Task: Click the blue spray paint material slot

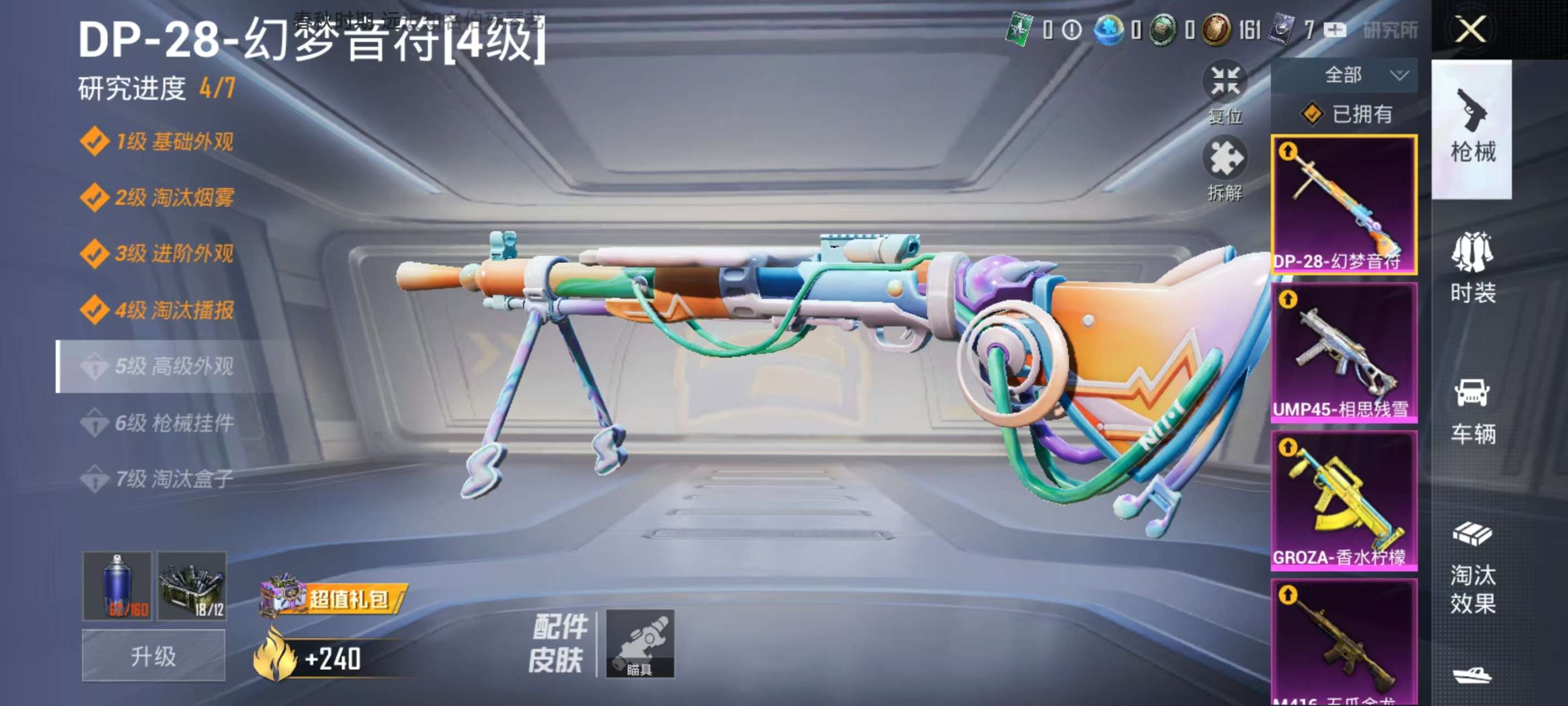Action: coord(117,586)
